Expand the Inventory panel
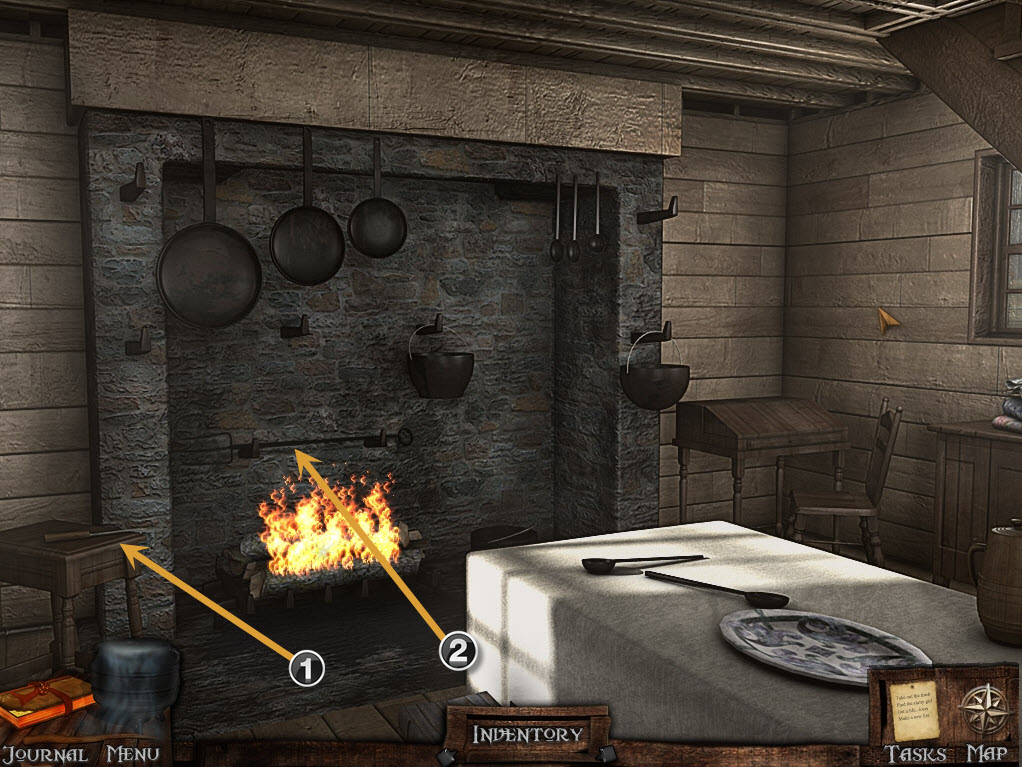 point(527,734)
